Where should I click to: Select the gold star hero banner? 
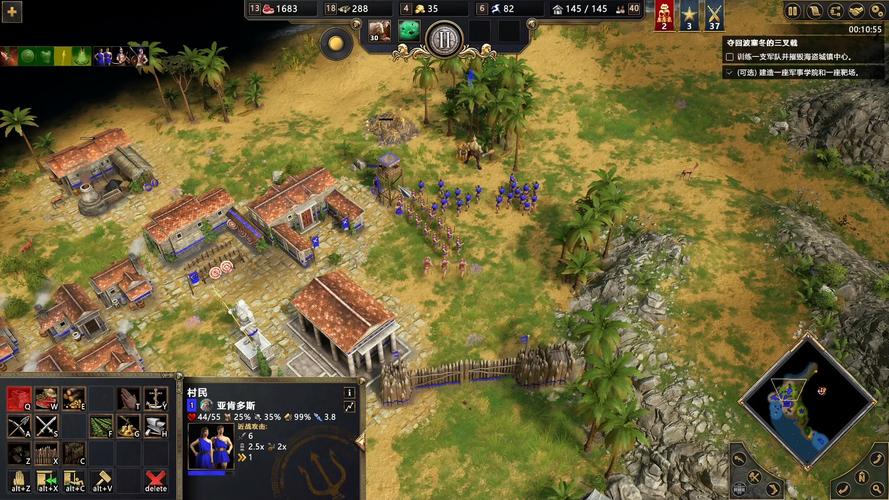(x=689, y=15)
